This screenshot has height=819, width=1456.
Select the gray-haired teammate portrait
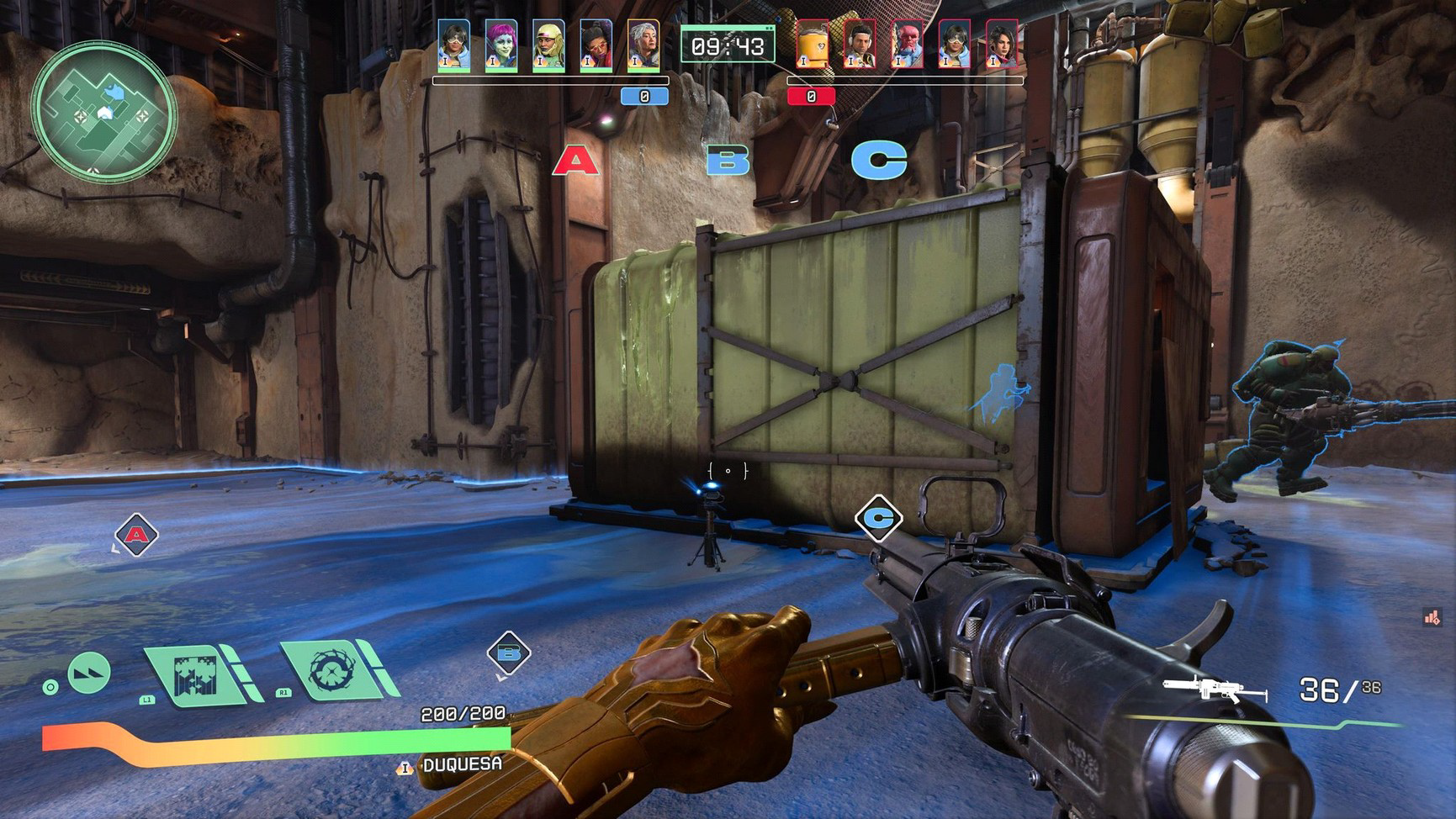point(643,45)
